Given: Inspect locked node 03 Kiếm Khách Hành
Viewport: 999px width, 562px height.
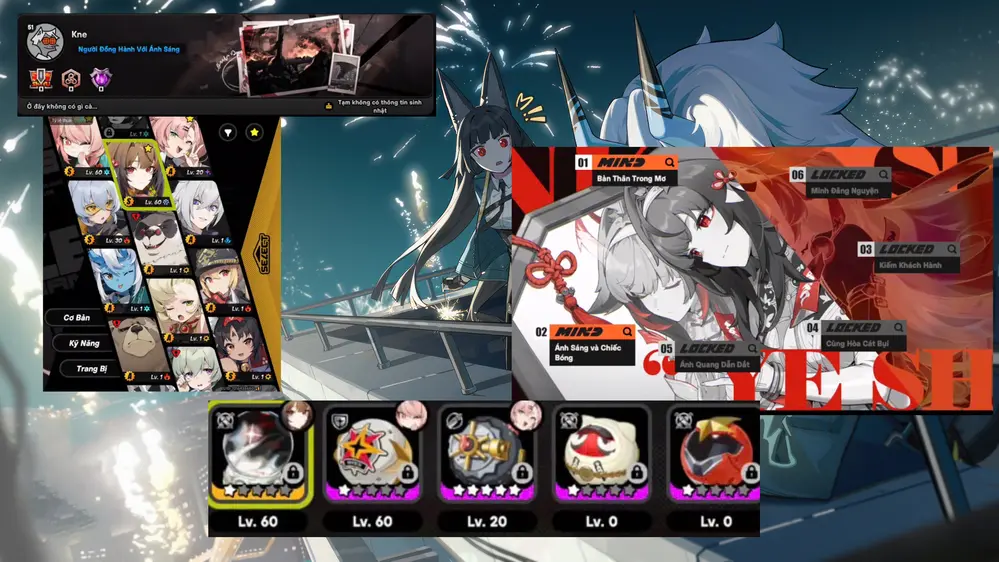Looking at the screenshot, I should click(x=905, y=256).
